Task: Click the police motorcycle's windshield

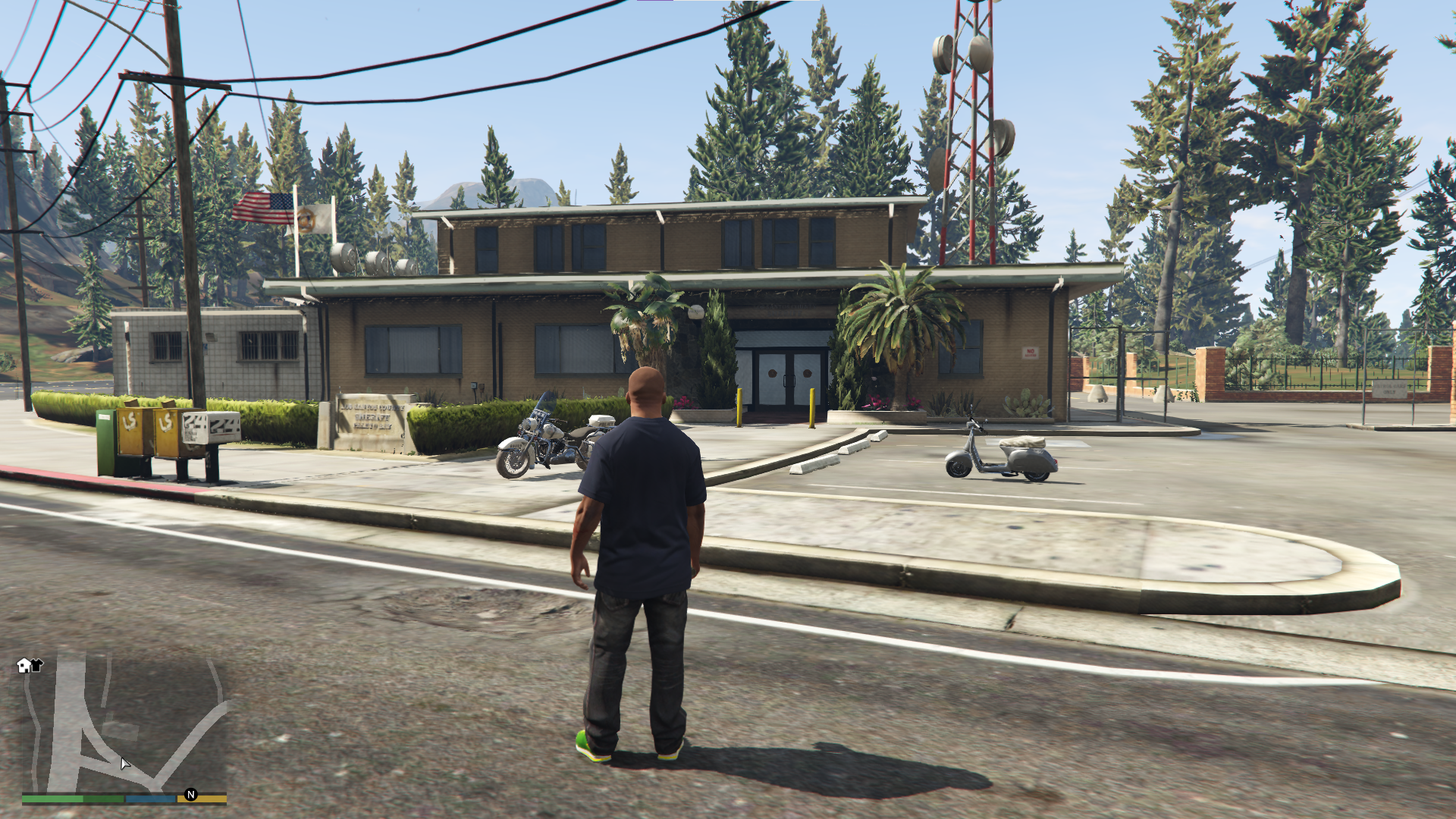Action: click(x=547, y=400)
